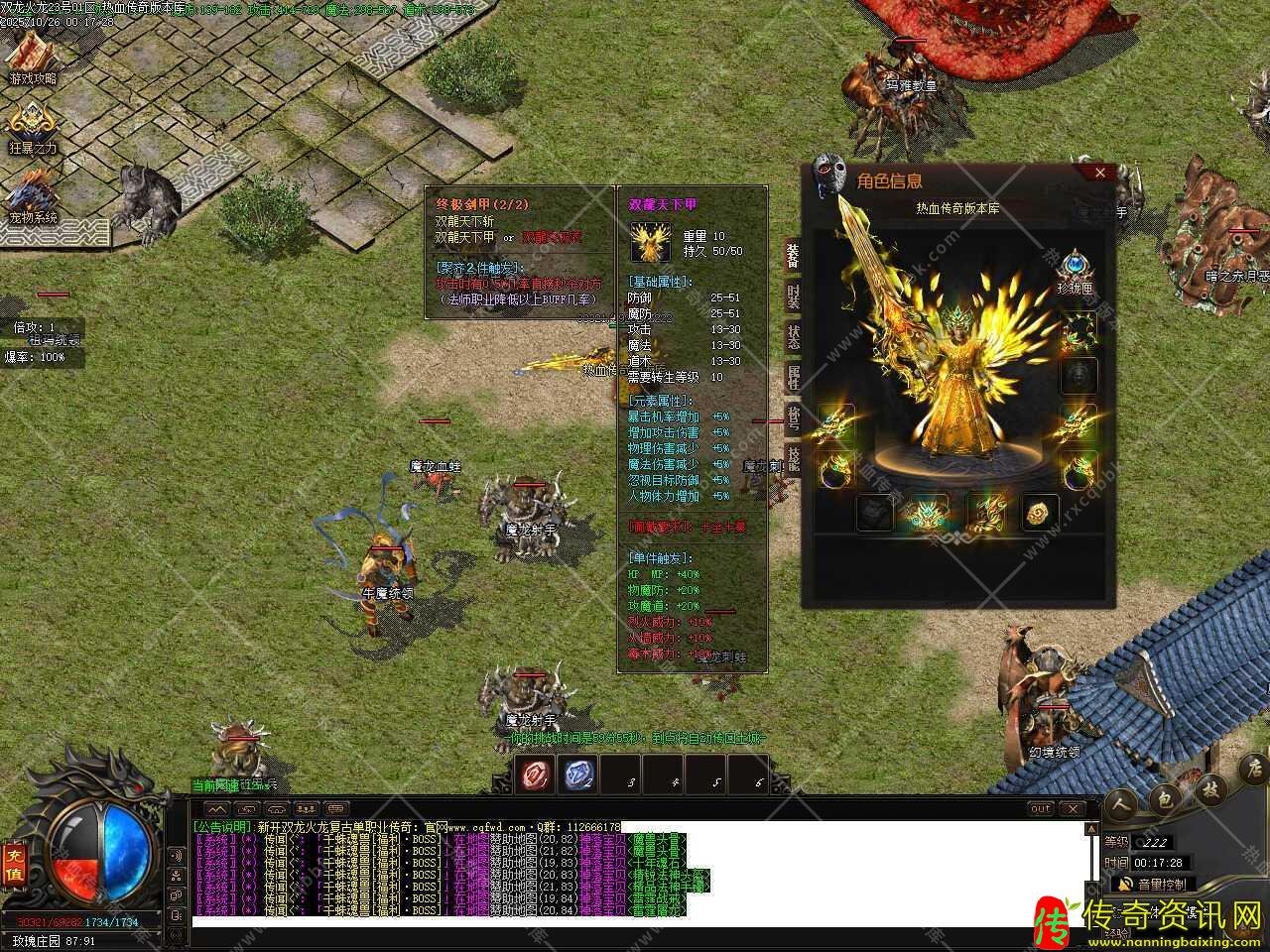The height and width of the screenshot is (952, 1270).
Task: Use the red potion hotbar slot
Action: pyautogui.click(x=537, y=775)
